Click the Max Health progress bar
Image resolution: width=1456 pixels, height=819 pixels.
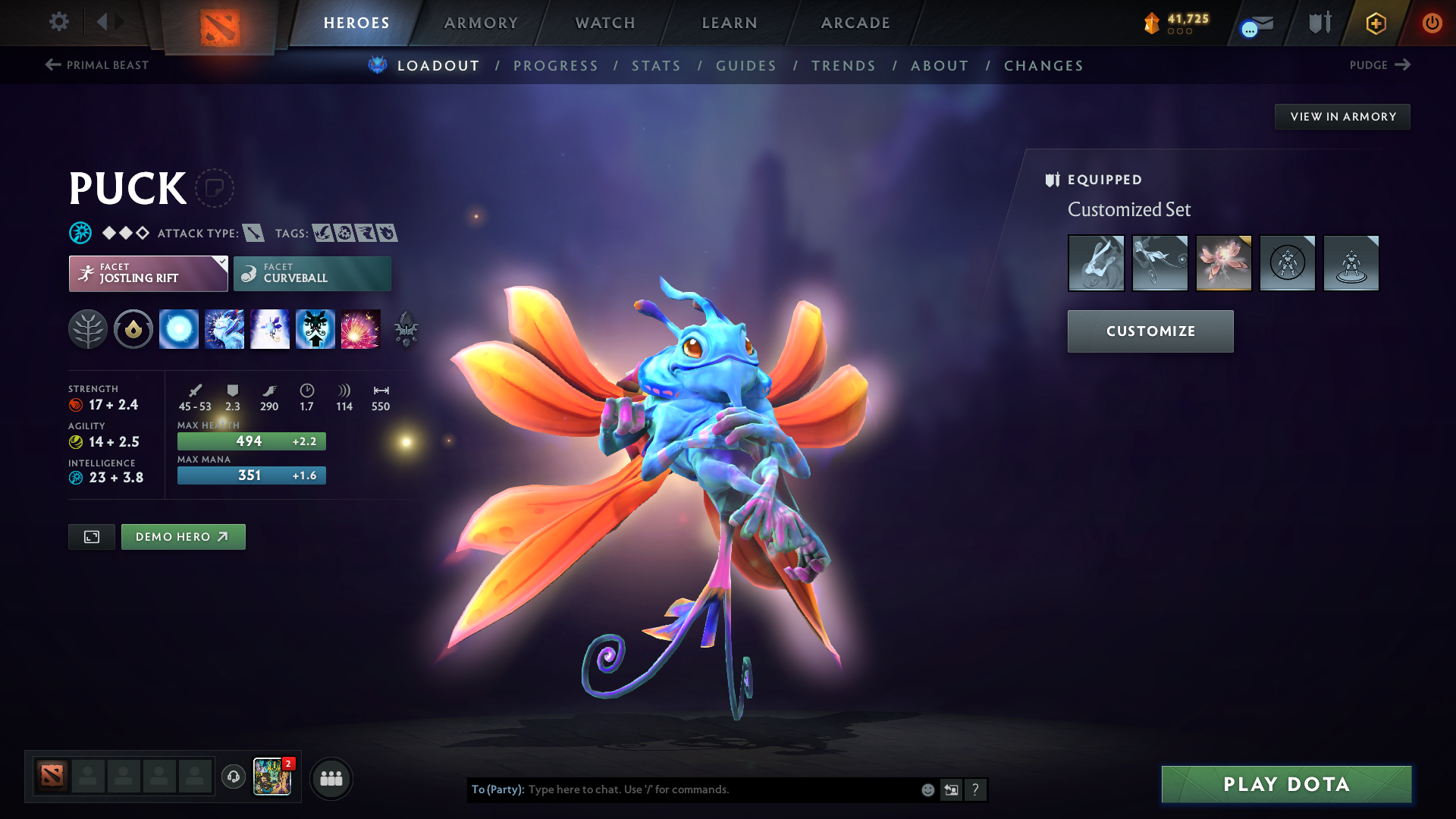pyautogui.click(x=251, y=441)
